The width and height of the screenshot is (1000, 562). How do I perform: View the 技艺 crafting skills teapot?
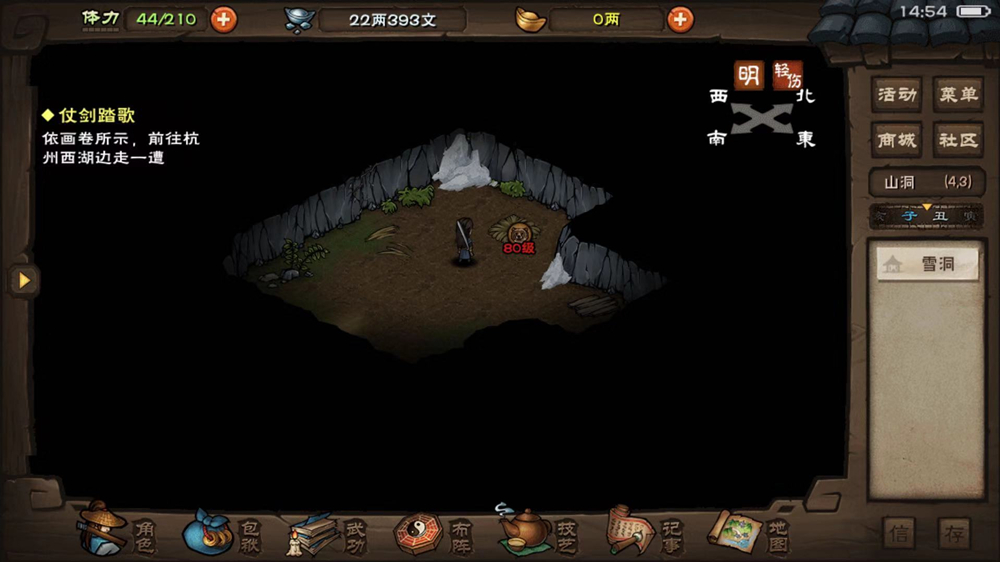click(538, 531)
